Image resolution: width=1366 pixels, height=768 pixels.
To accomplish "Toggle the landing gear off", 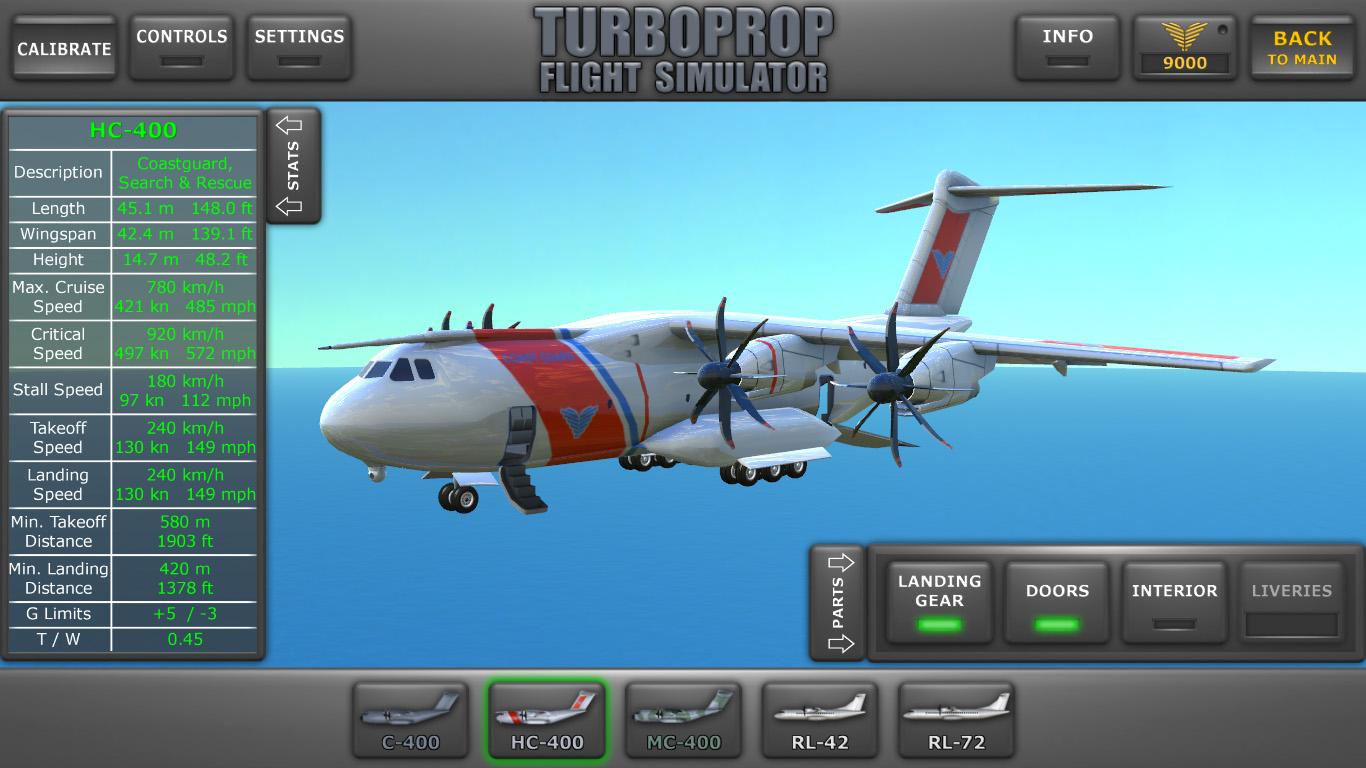I will pyautogui.click(x=938, y=592).
